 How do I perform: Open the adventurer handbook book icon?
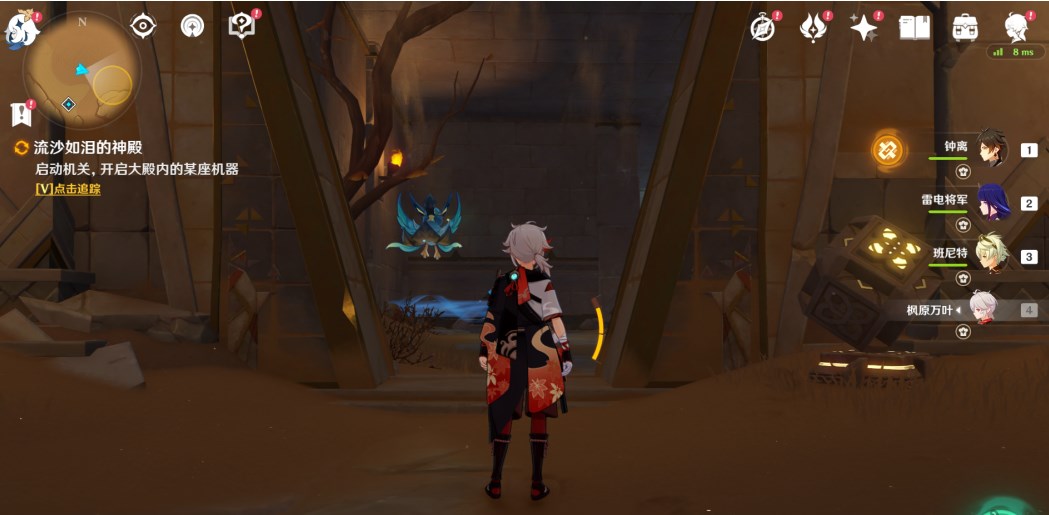point(914,28)
